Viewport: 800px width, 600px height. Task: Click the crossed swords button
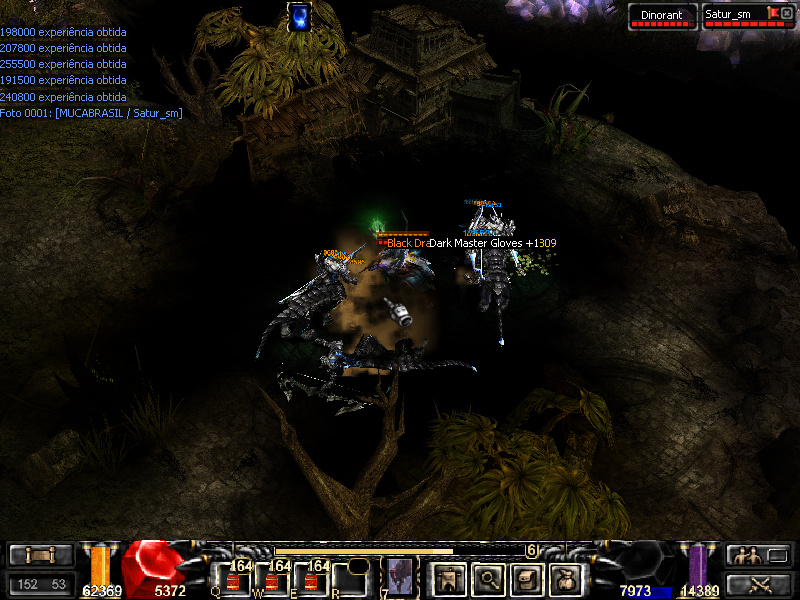pyautogui.click(x=757, y=584)
